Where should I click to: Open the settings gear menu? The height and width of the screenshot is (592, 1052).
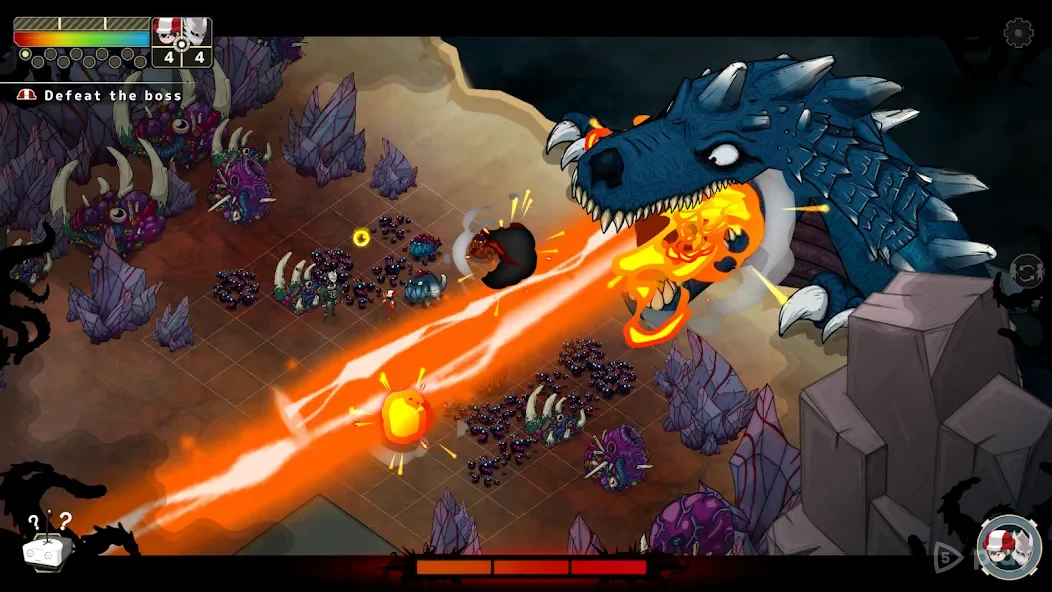click(x=1018, y=33)
